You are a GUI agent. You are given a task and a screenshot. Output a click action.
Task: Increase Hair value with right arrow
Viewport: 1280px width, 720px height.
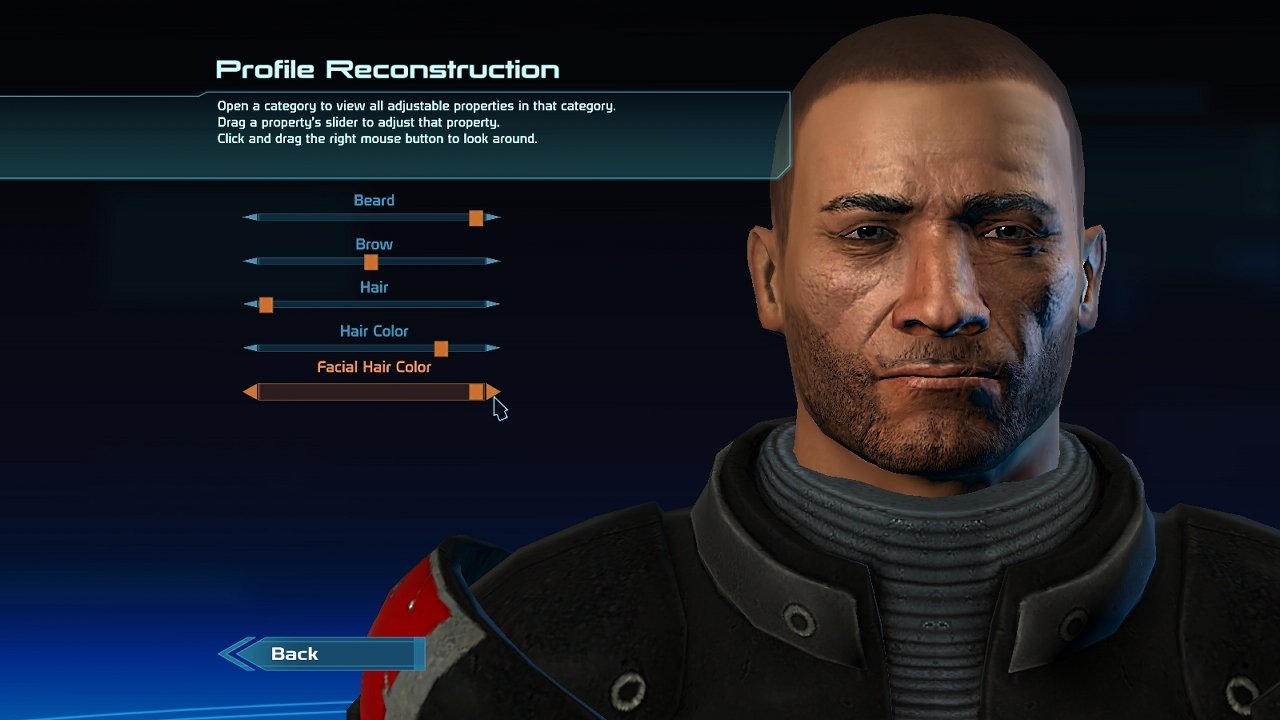point(492,305)
